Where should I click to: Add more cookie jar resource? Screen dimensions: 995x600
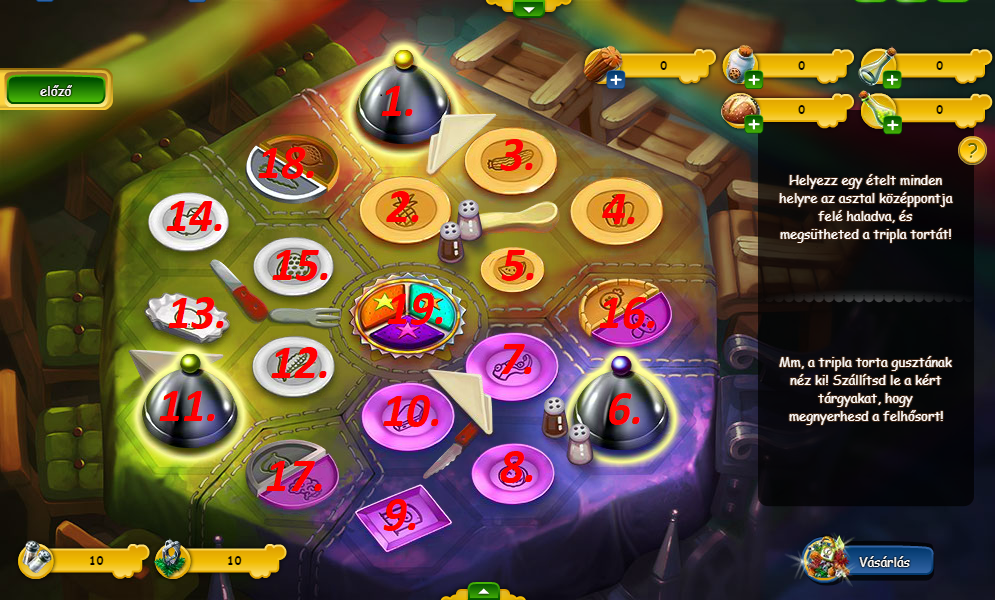coord(753,80)
